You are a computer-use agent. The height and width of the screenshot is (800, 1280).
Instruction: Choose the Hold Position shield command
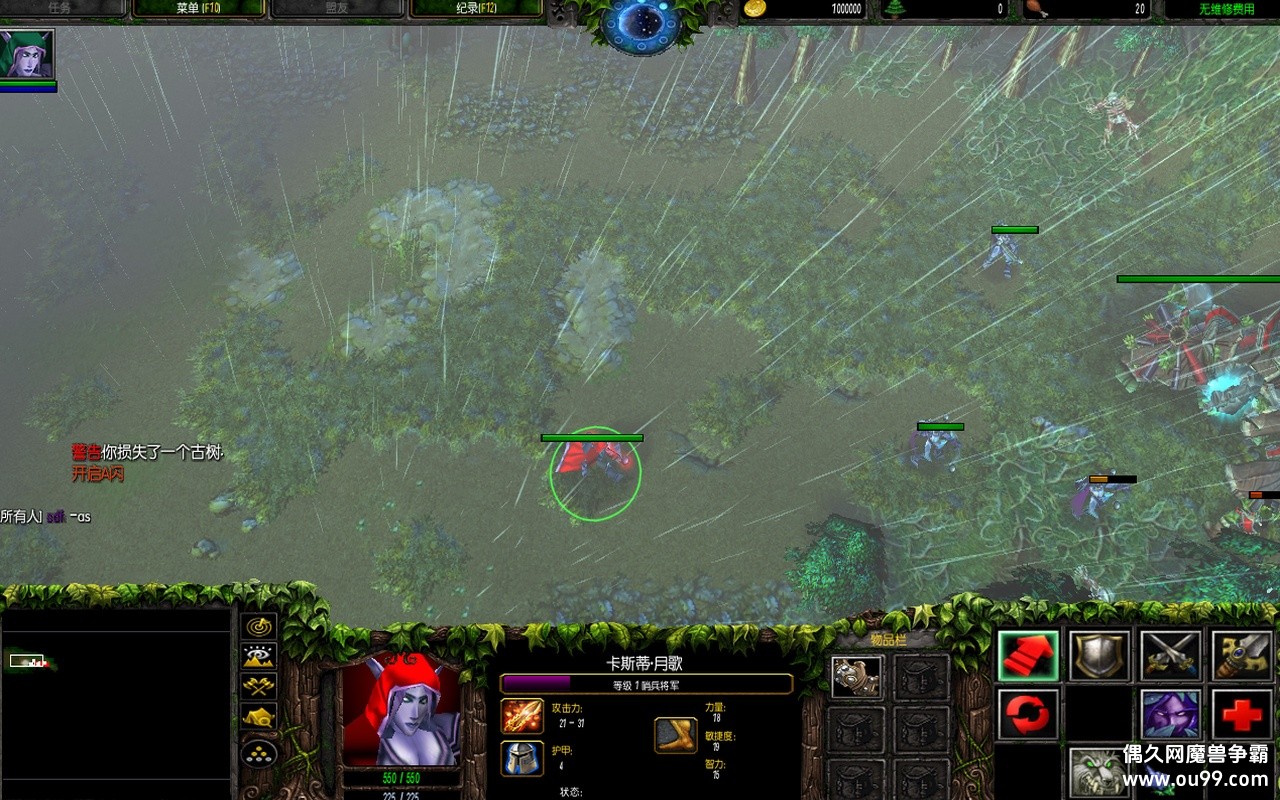point(1100,656)
